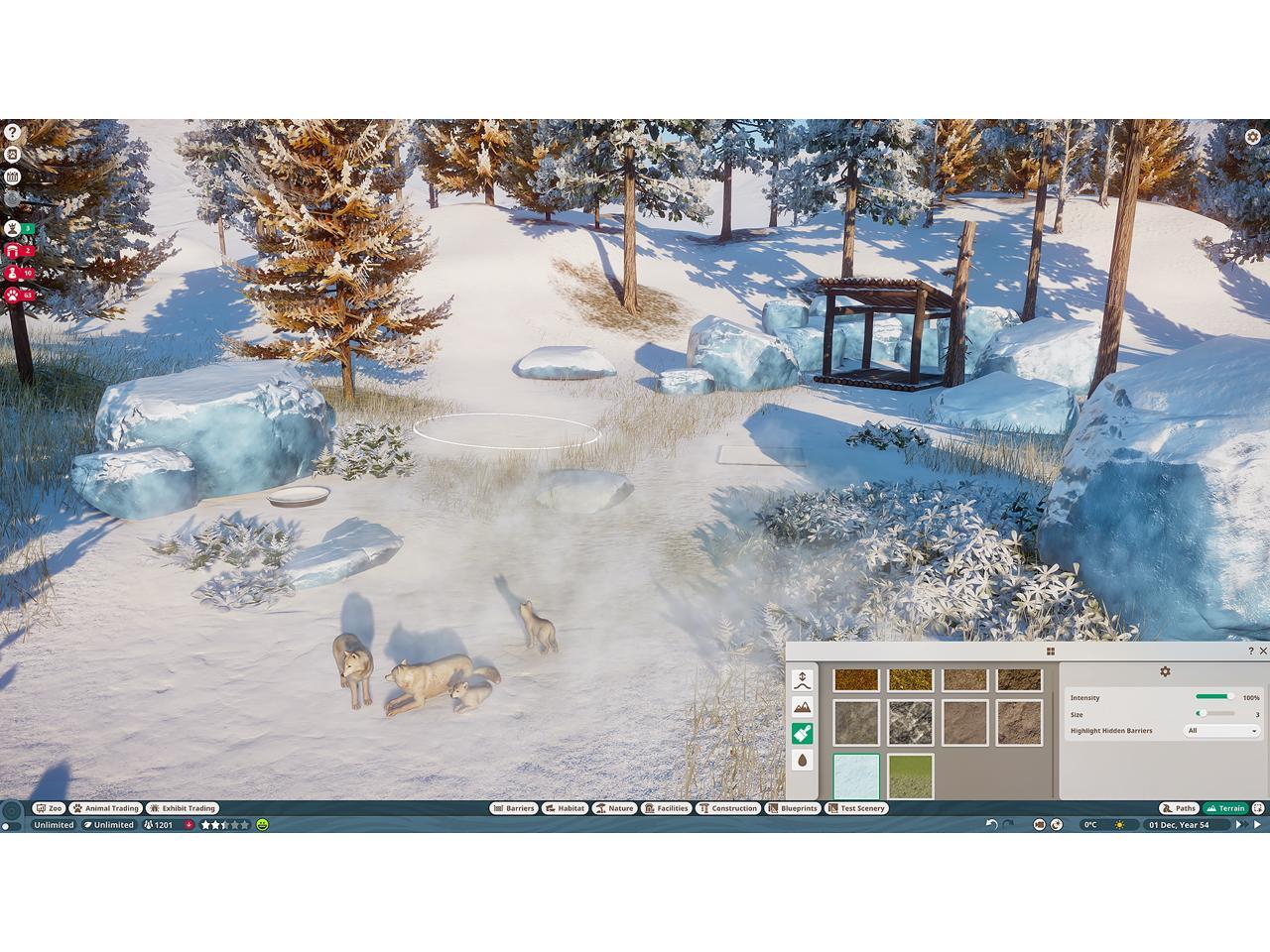The height and width of the screenshot is (952, 1270).
Task: Open the Blueprints menu
Action: [793, 808]
